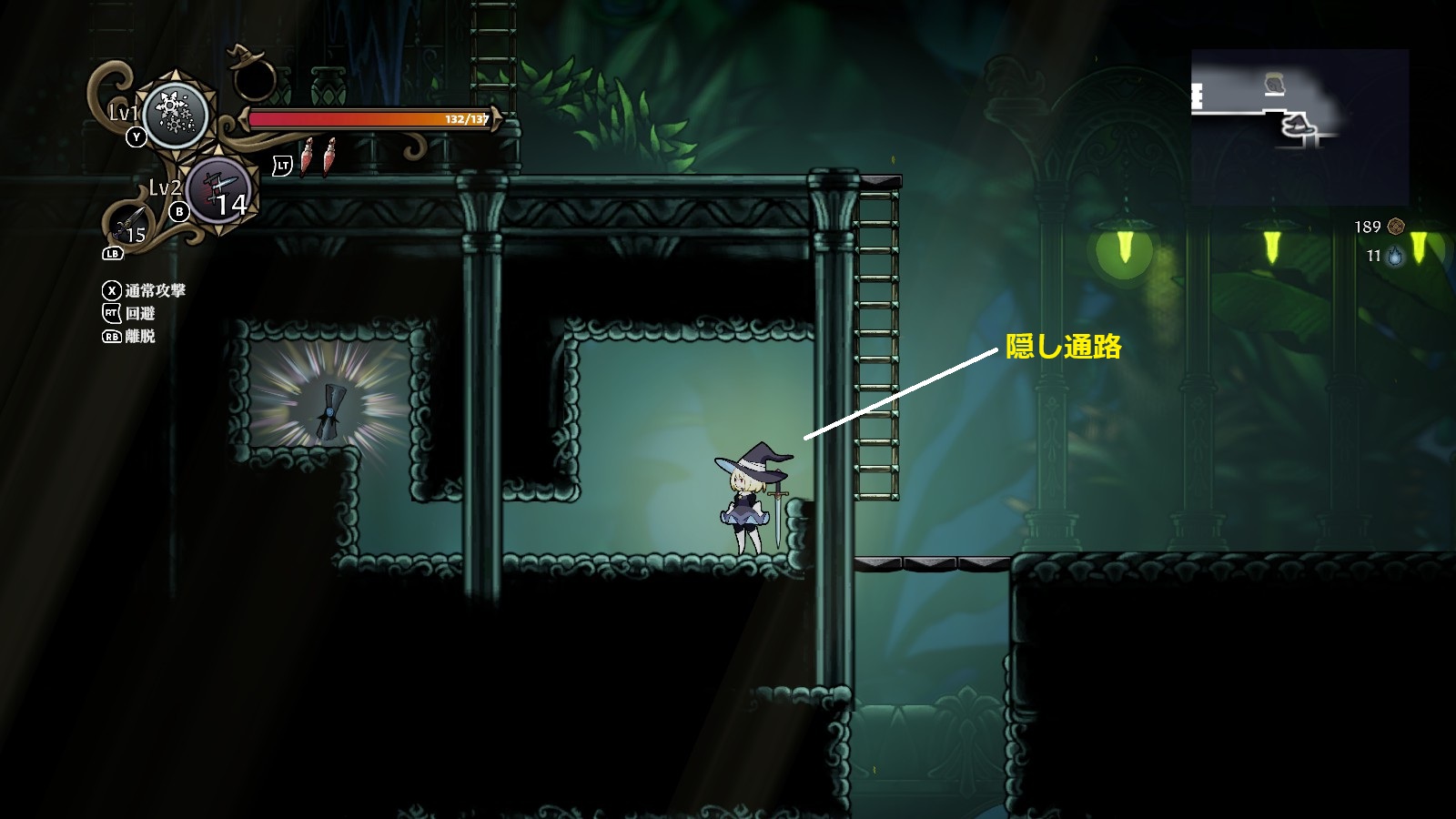Select the haloed stone marker on minimap

(x=1275, y=85)
